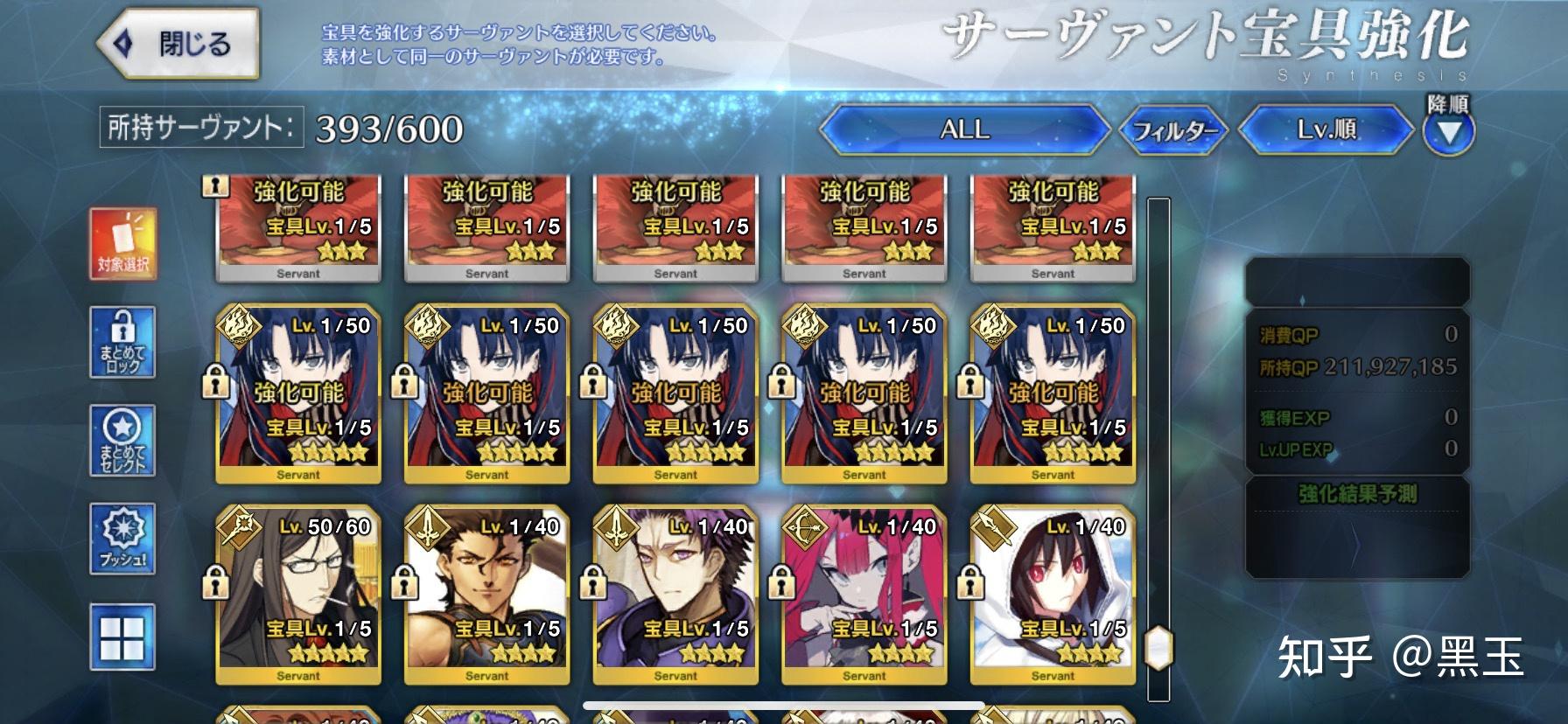Tap the プッシュ! push button
The height and width of the screenshot is (724, 1568).
[x=122, y=539]
